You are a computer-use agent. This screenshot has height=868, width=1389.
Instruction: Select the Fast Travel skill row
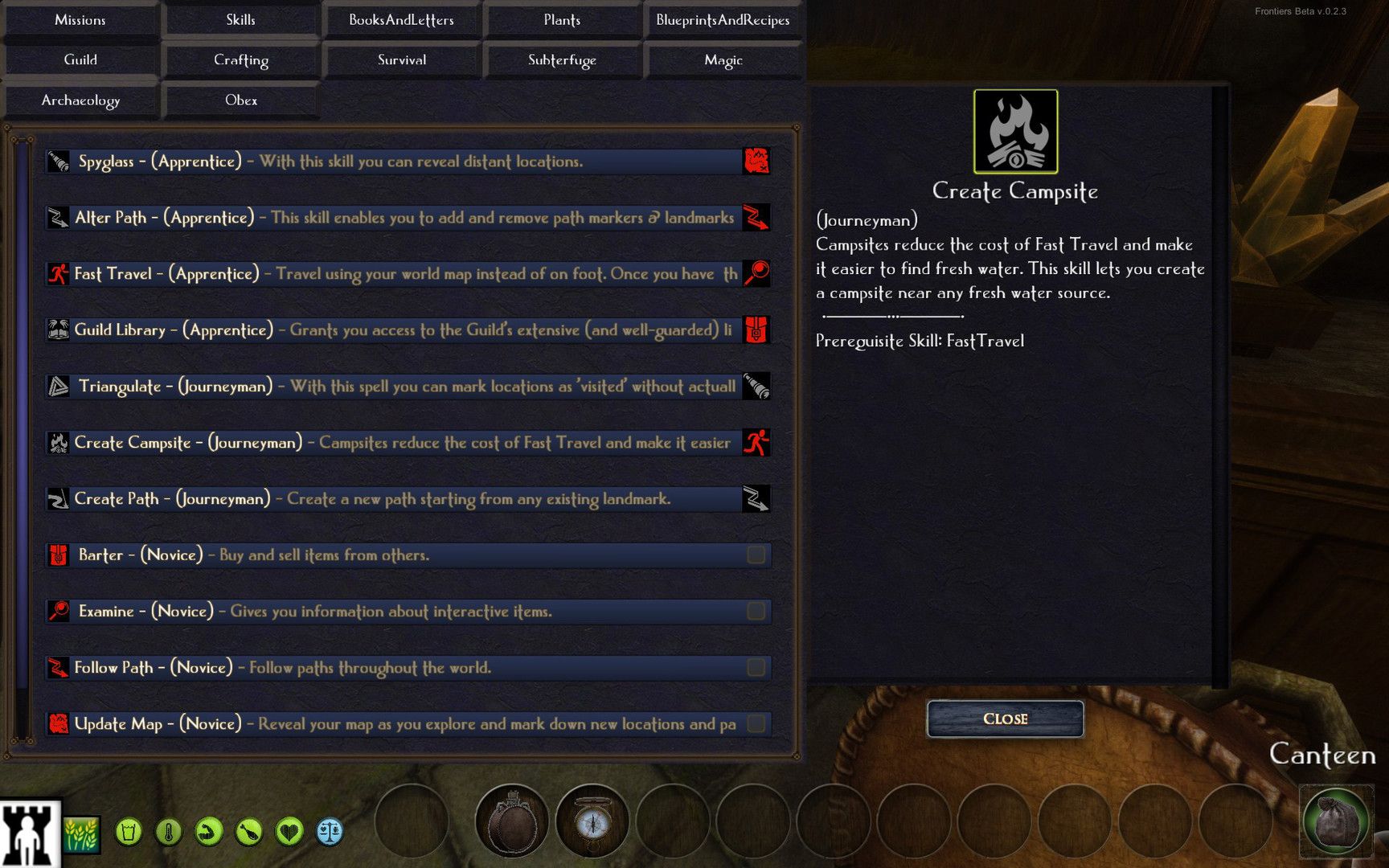tap(394, 274)
